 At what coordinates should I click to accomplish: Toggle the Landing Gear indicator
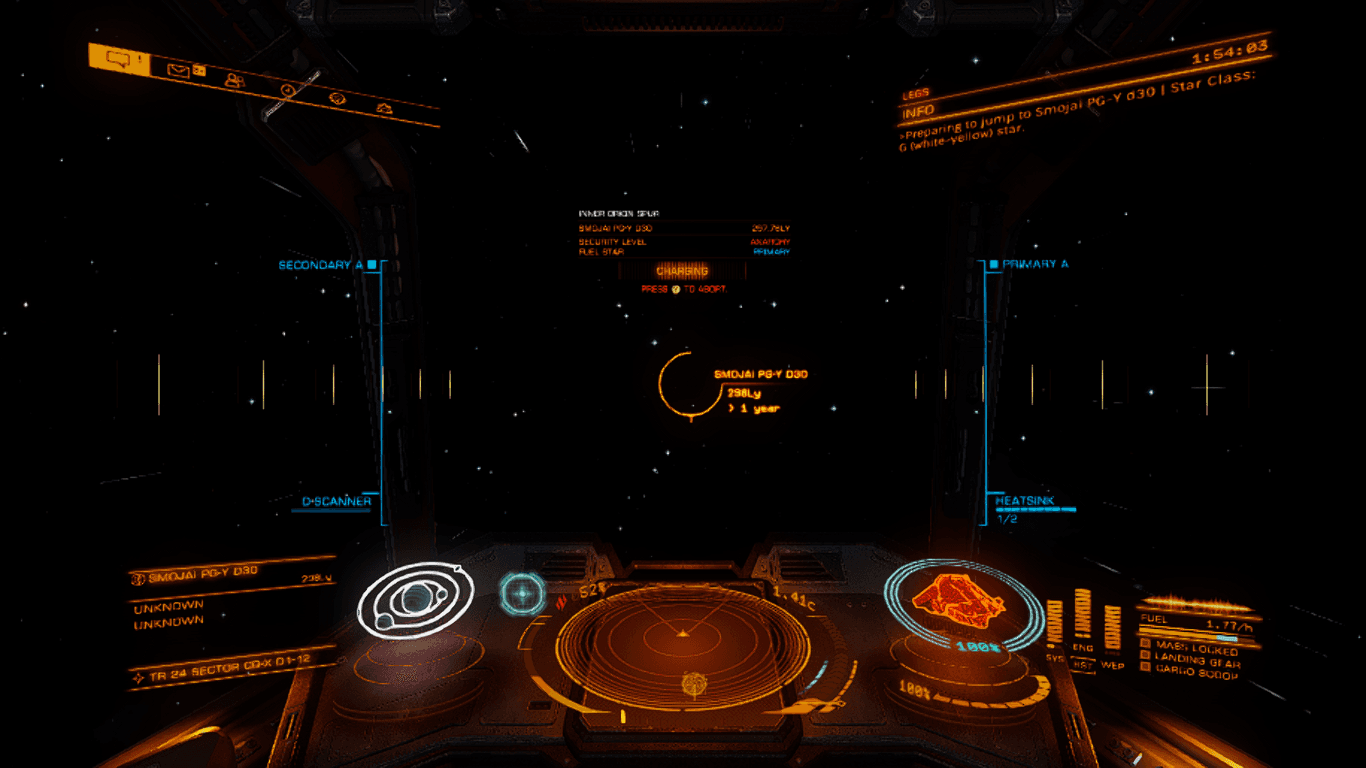pos(1196,663)
